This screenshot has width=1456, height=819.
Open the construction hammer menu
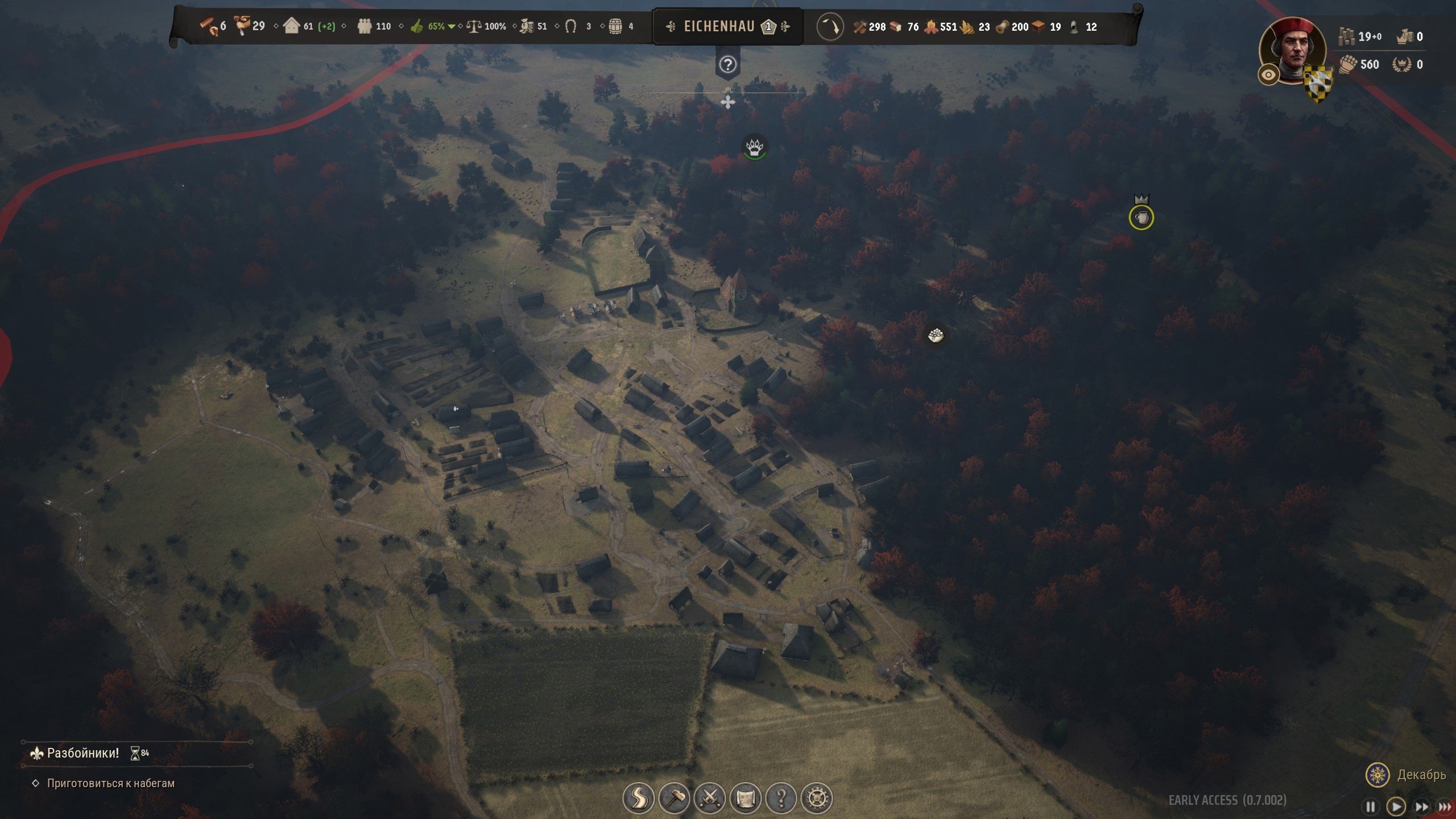(x=674, y=799)
